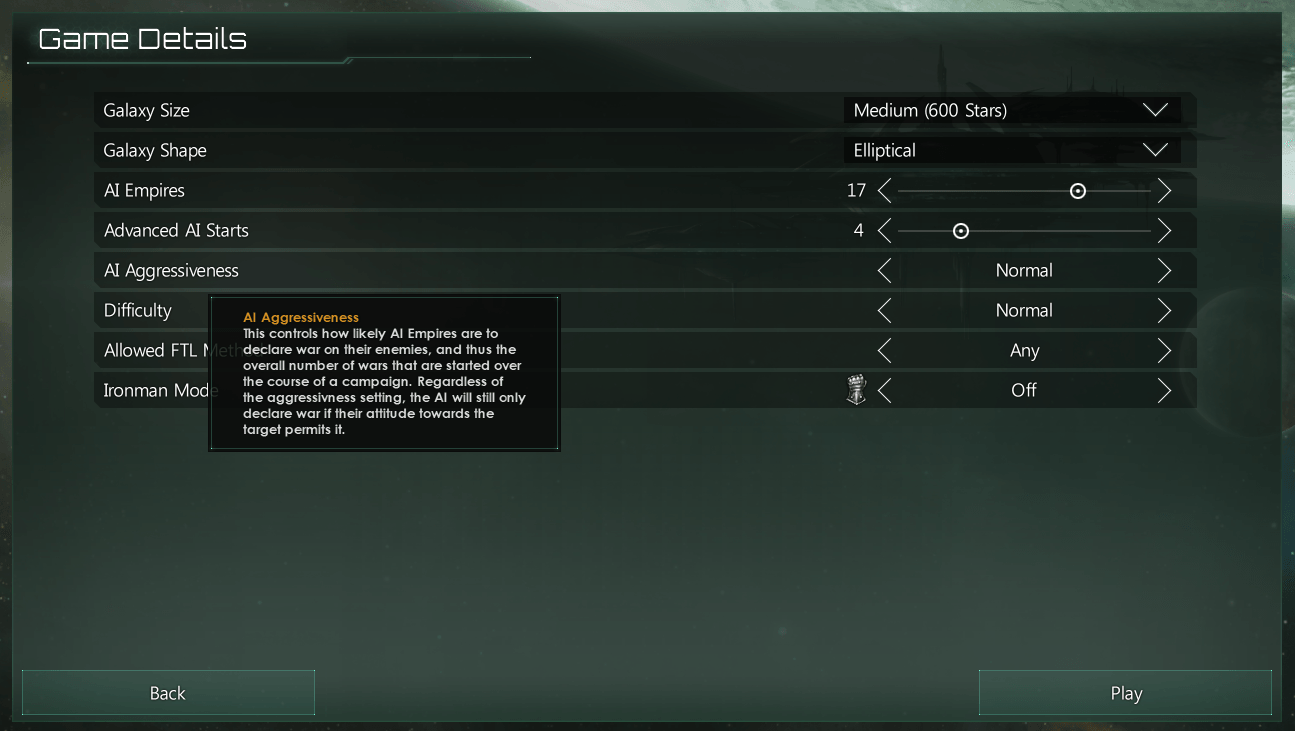Click the AI Empires slider handle
Image resolution: width=1295 pixels, height=731 pixels.
pyautogui.click(x=1077, y=191)
